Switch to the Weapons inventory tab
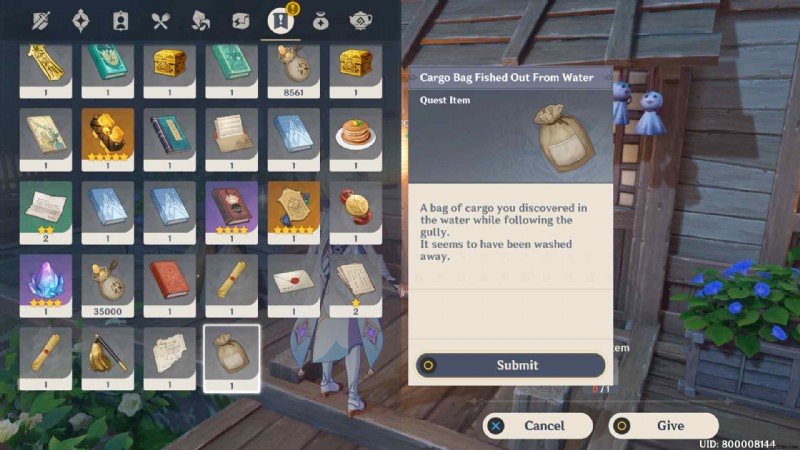The width and height of the screenshot is (800, 450). tap(42, 20)
